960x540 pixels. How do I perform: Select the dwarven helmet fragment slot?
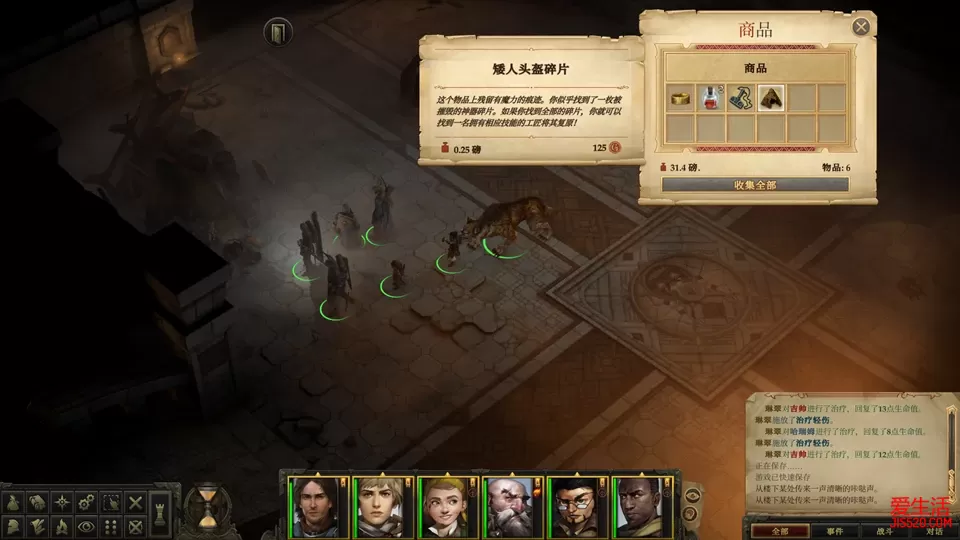771,97
